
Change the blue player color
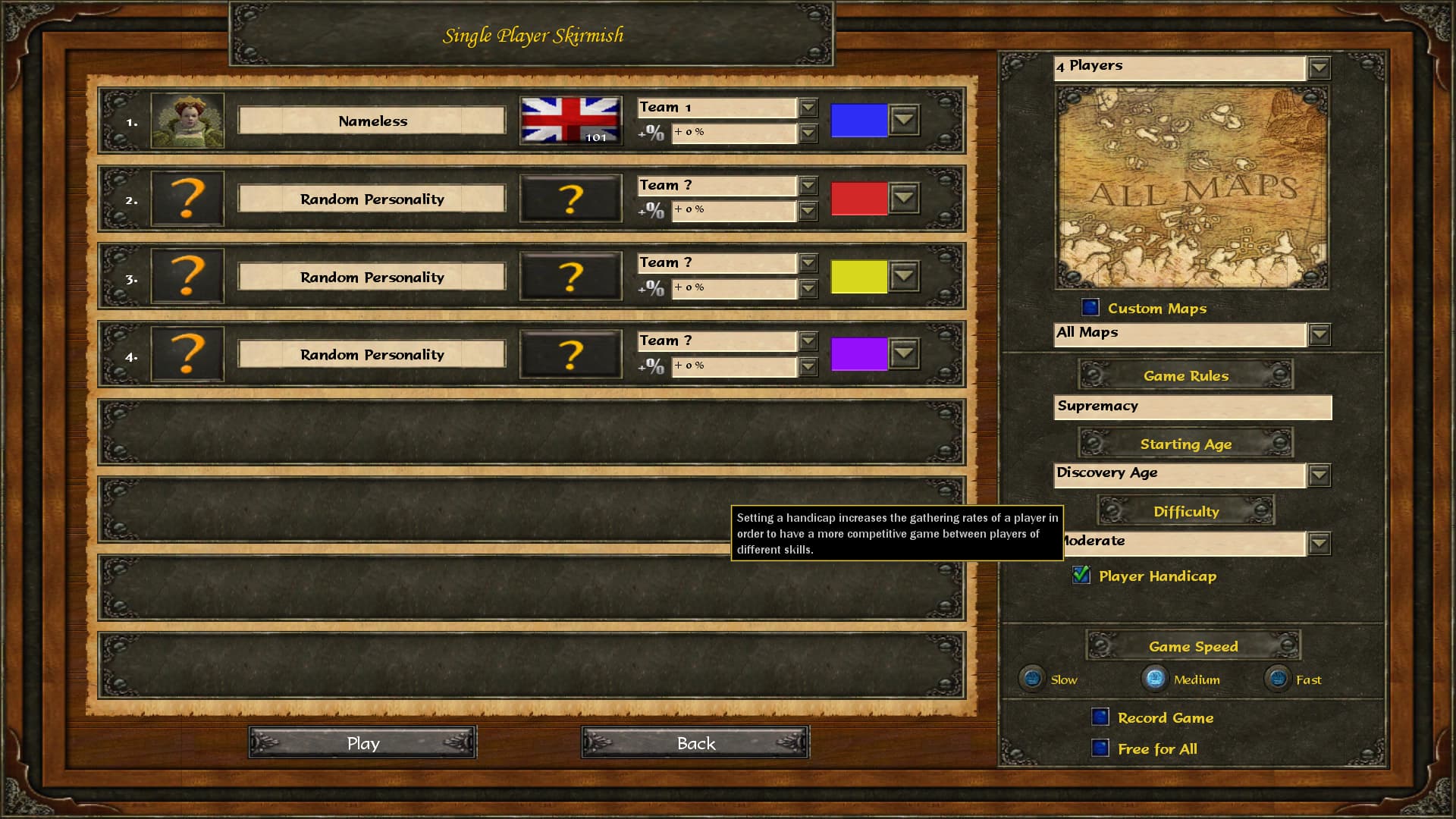click(904, 120)
